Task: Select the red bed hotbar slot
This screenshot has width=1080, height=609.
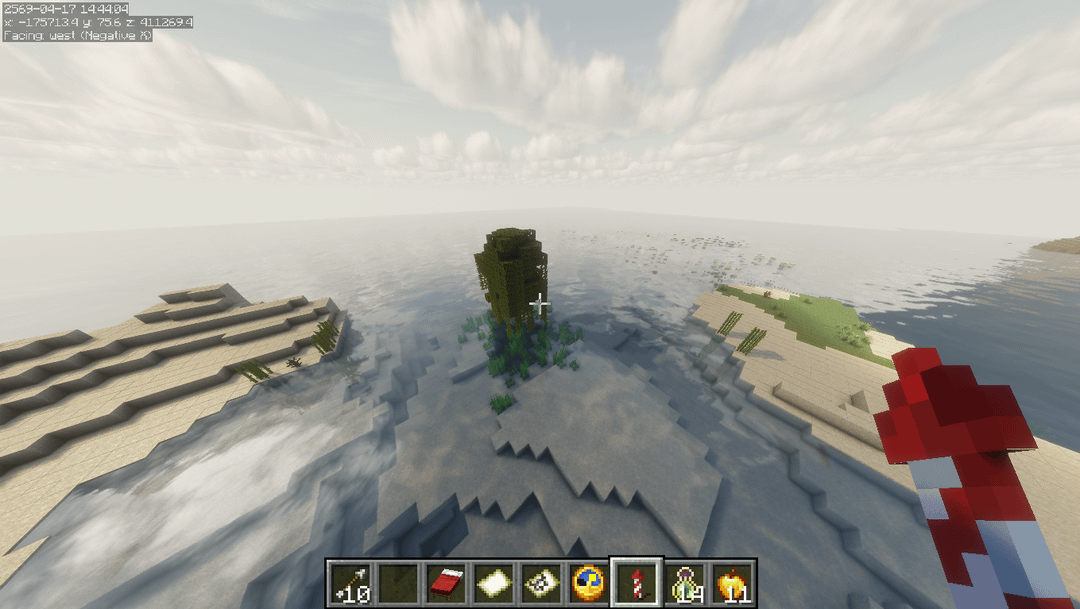Action: click(445, 582)
